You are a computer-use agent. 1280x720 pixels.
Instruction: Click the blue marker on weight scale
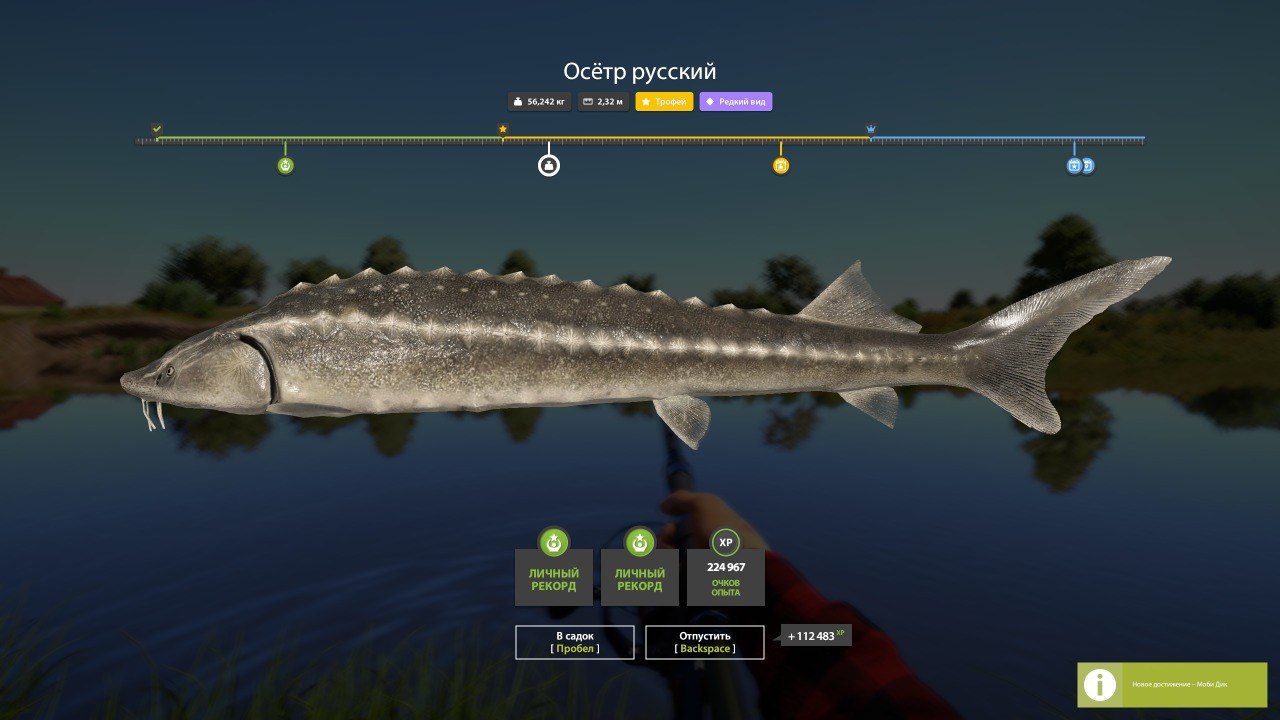(x=1075, y=165)
